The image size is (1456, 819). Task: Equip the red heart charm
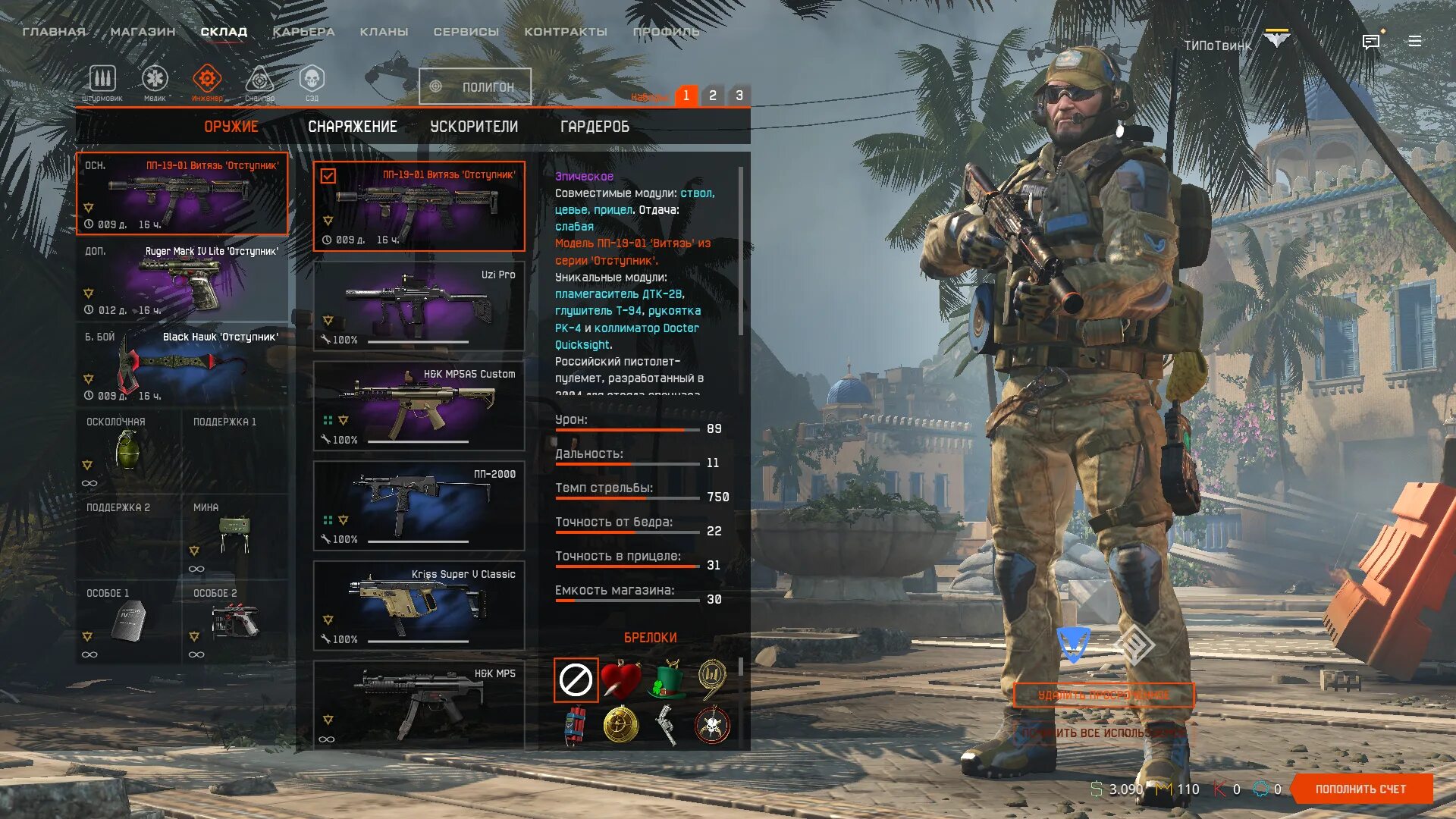621,679
